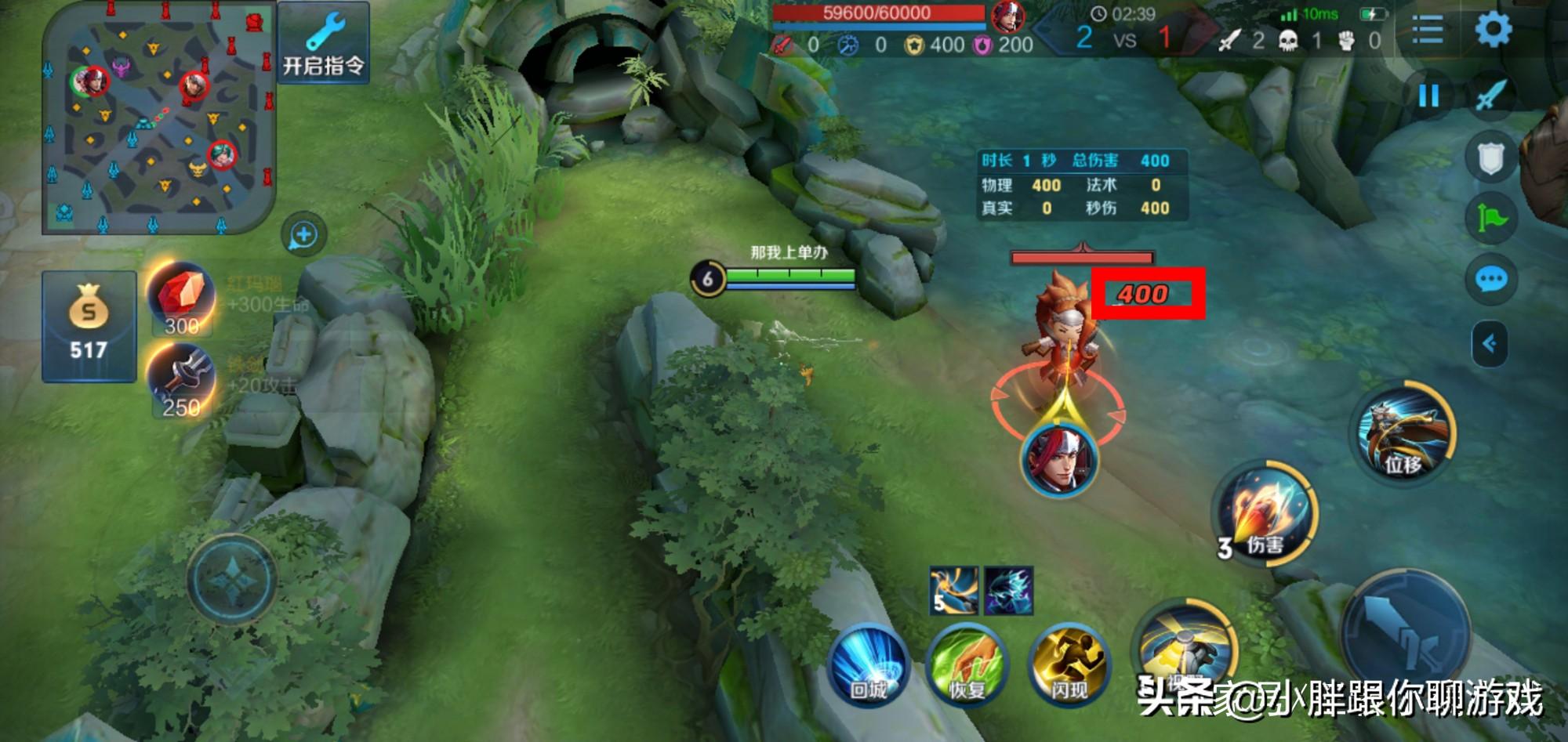
Task: Show the scoreboard list menu
Action: pos(1427,31)
